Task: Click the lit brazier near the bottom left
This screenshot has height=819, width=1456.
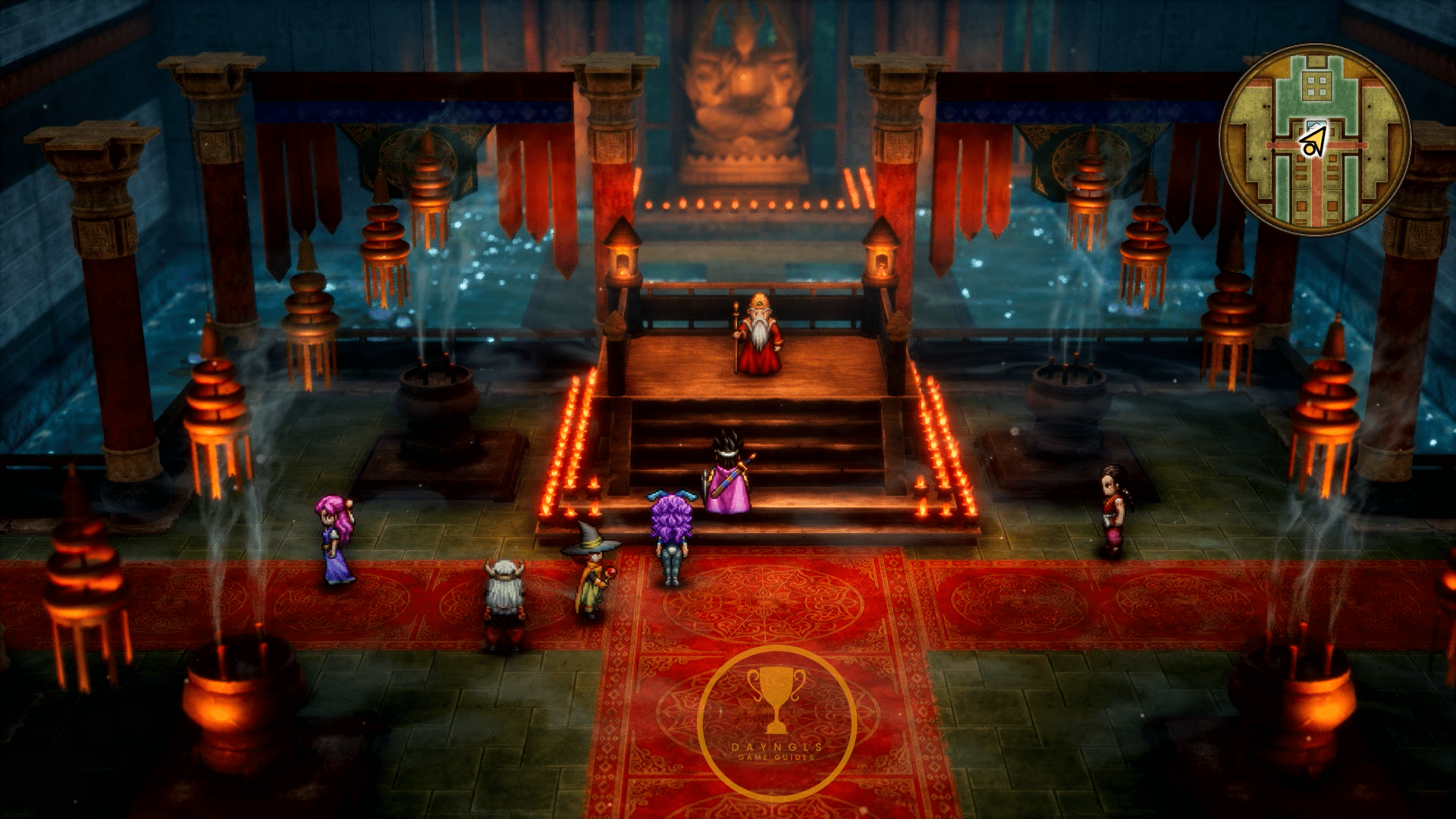Action: (x=220, y=705)
